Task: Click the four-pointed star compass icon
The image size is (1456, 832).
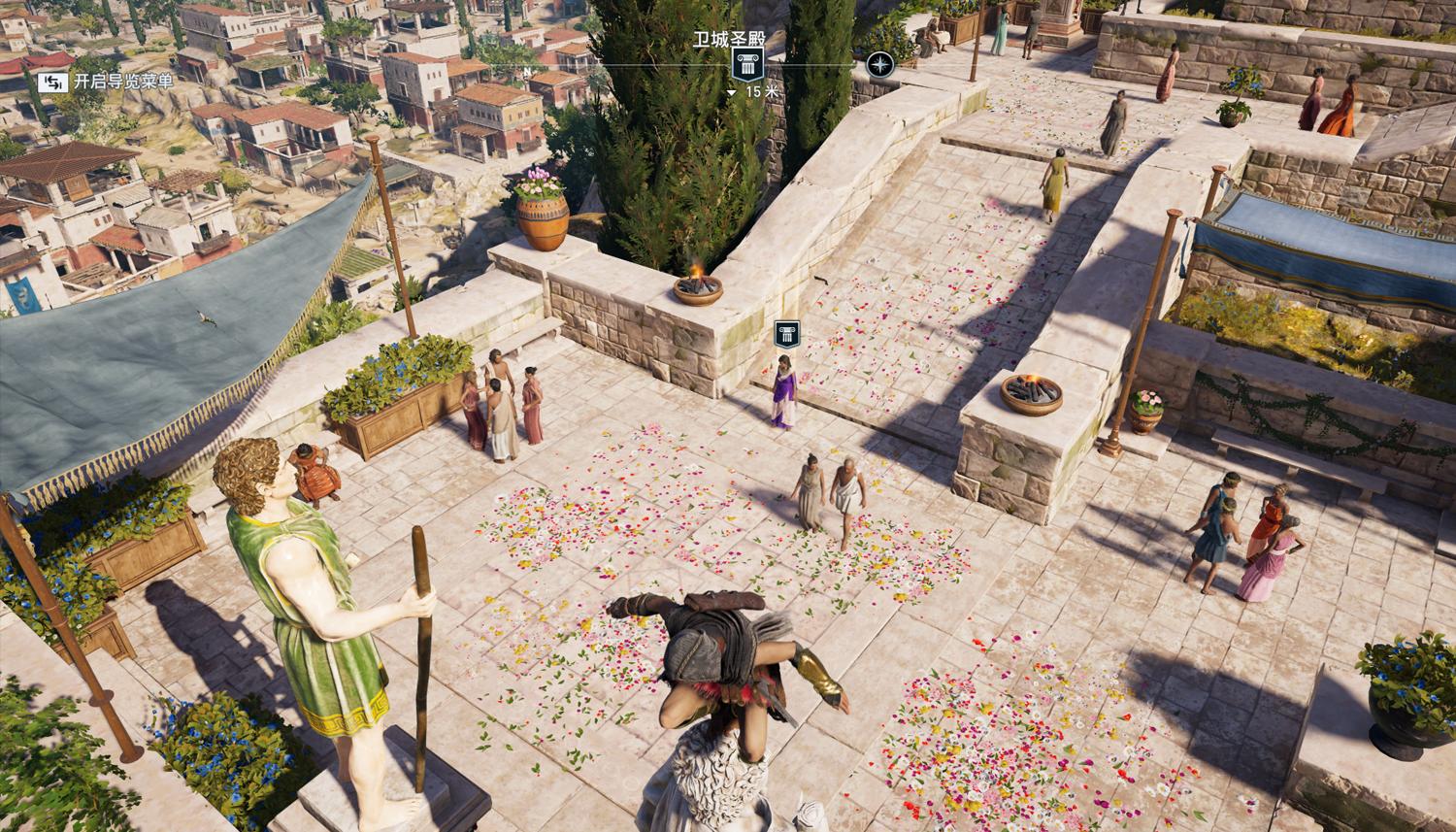Action: 879,65
